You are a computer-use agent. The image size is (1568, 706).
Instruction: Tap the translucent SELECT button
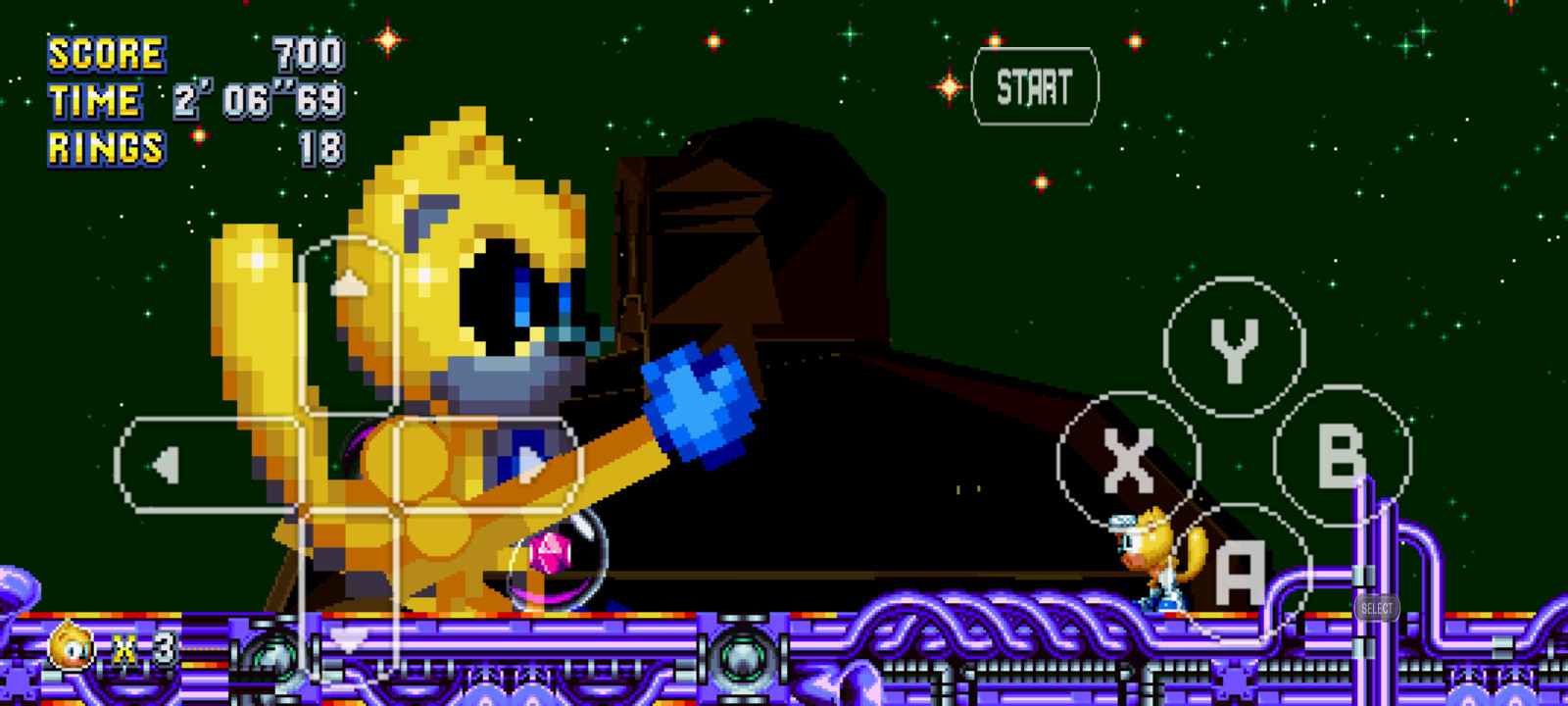pos(1377,608)
